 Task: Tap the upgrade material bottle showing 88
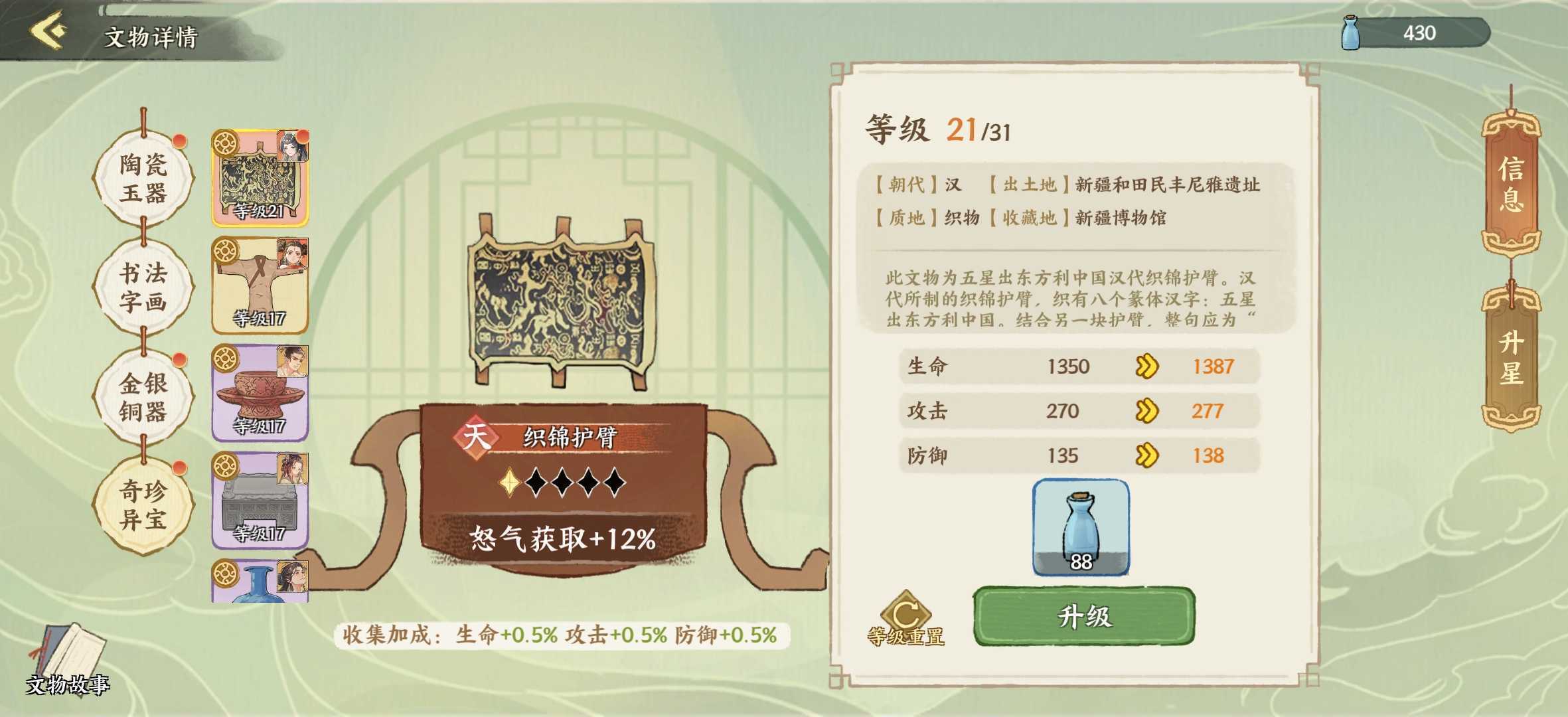(1079, 526)
